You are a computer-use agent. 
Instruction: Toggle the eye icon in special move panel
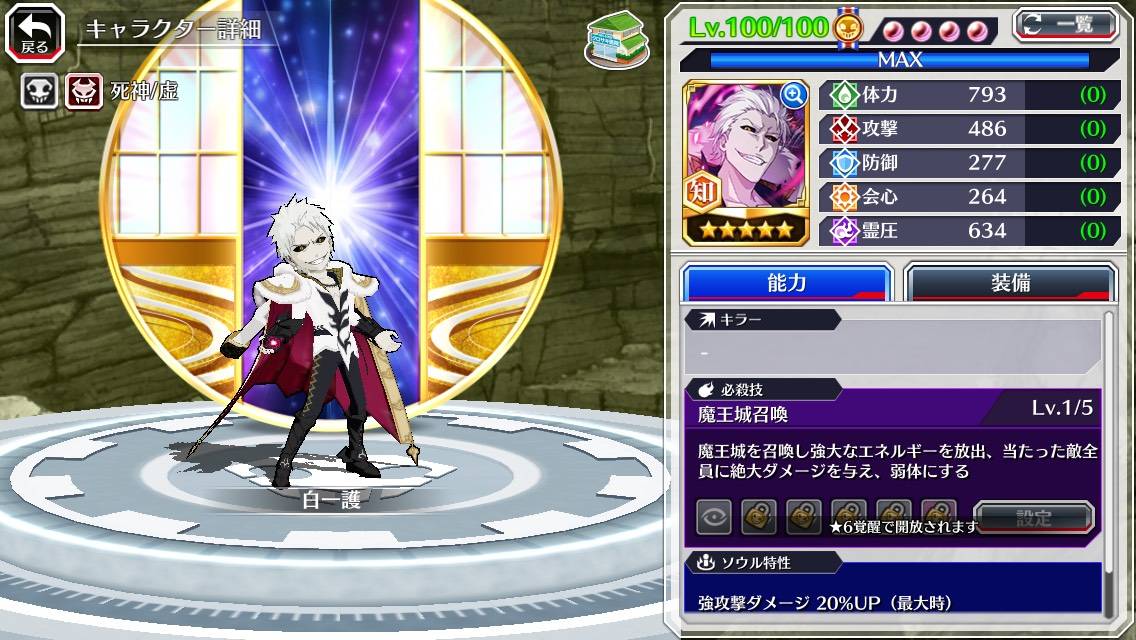tap(714, 517)
